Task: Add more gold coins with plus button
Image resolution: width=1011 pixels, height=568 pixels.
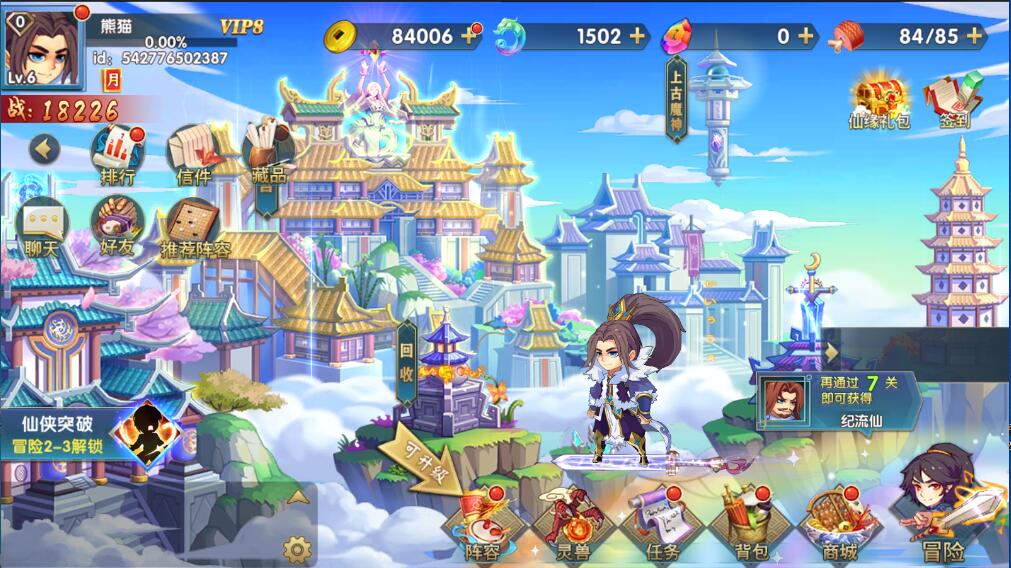Action: click(469, 36)
